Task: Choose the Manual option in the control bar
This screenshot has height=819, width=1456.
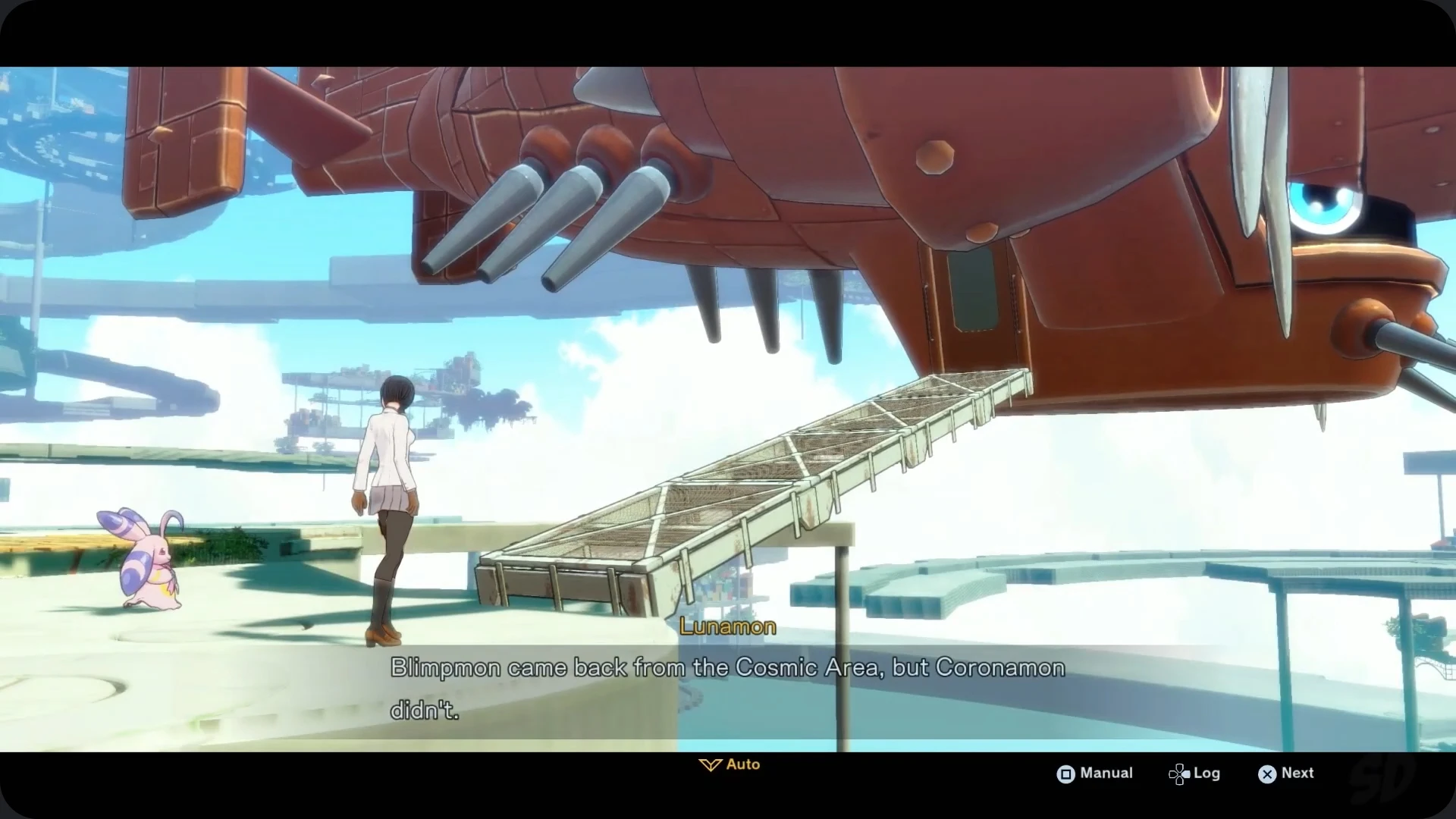Action: 1105,773
